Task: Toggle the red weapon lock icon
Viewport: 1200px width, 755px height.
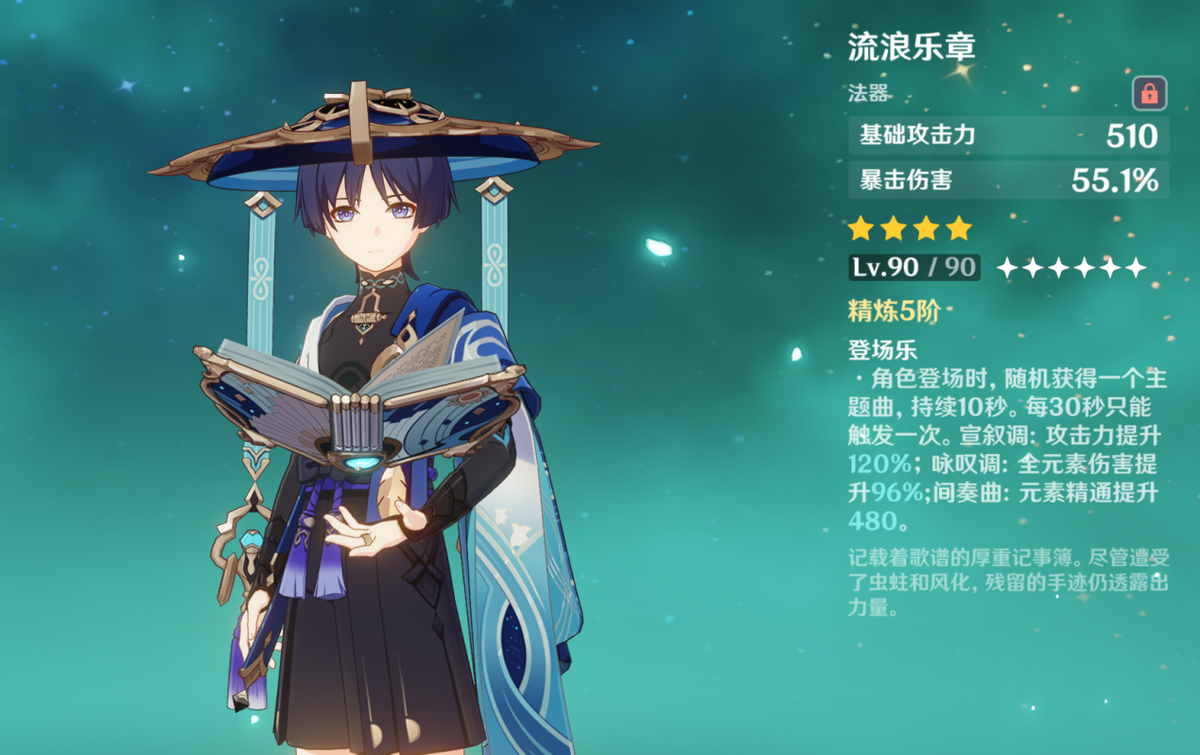Action: (x=1149, y=94)
